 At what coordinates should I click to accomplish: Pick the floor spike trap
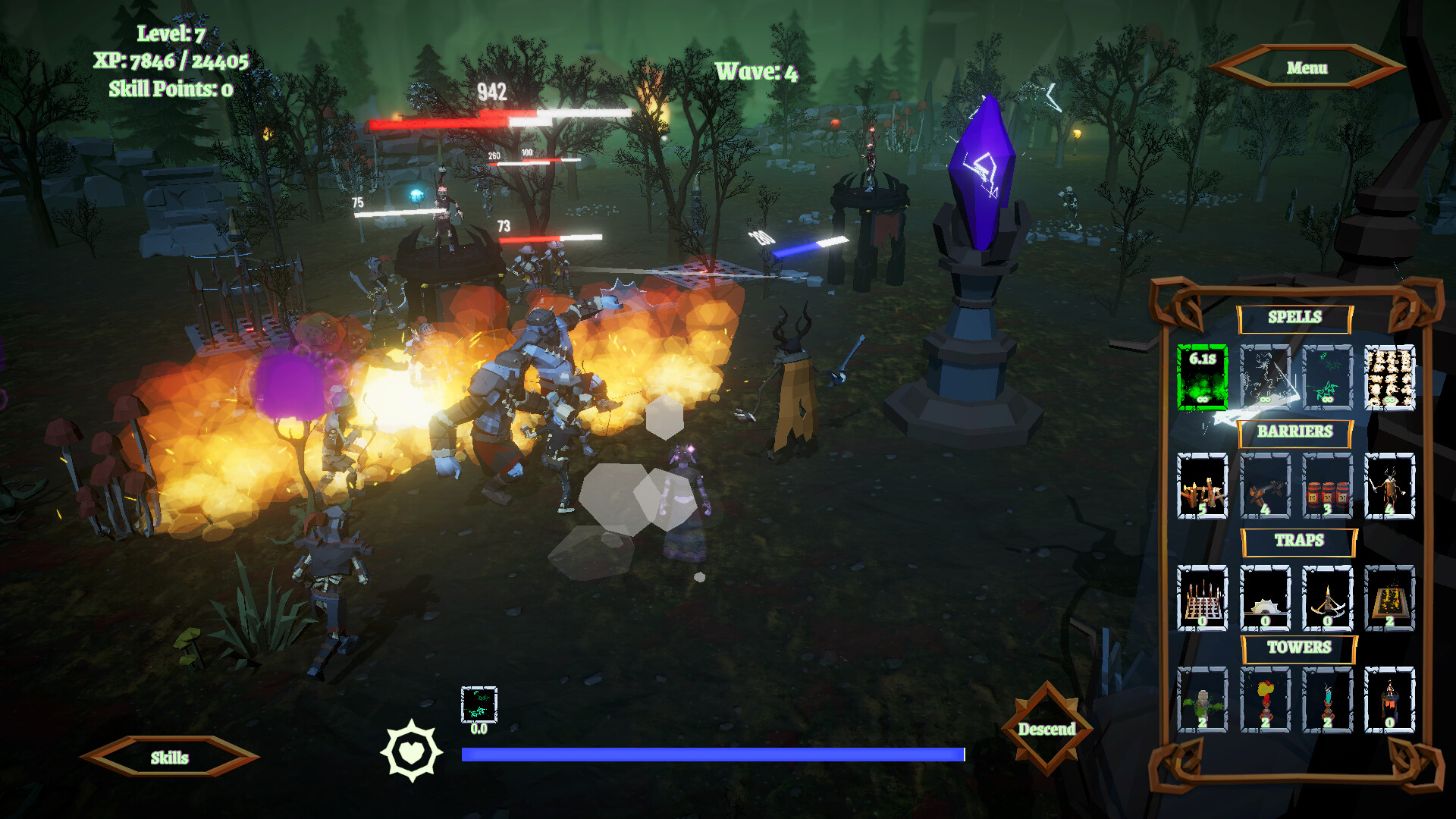(x=1202, y=598)
